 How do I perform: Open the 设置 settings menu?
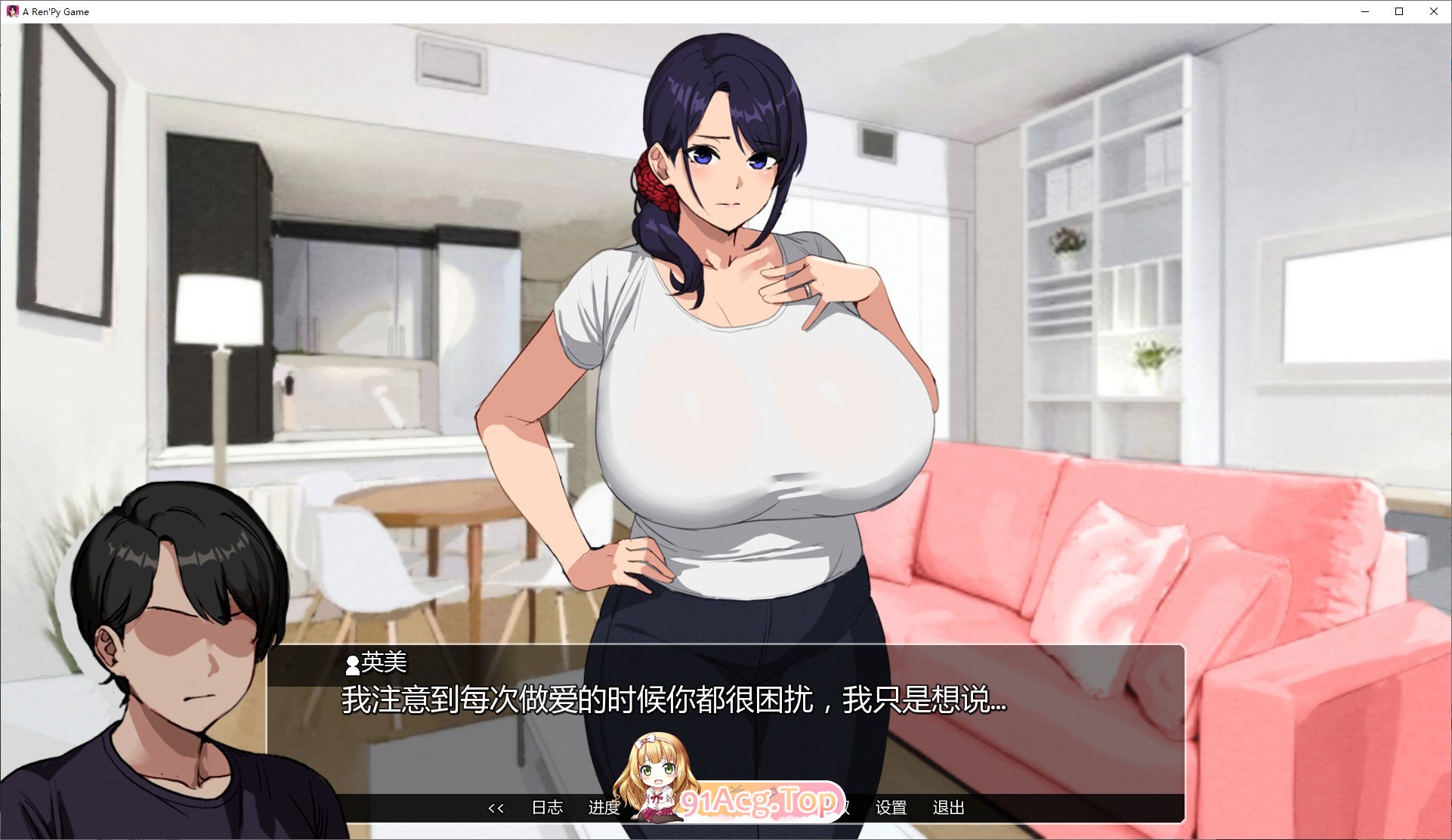tap(892, 808)
